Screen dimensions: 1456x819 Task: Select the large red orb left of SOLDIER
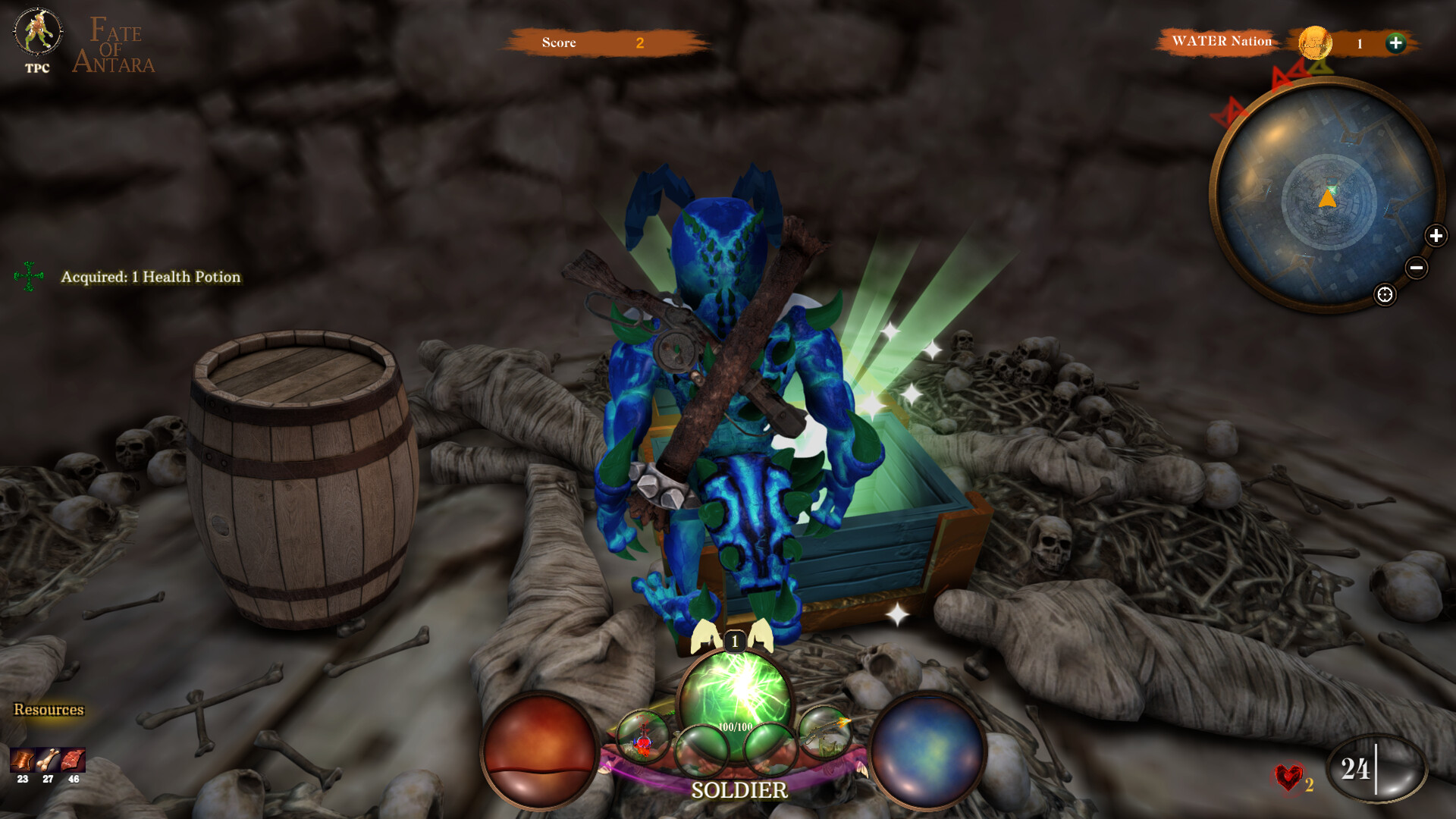[538, 747]
